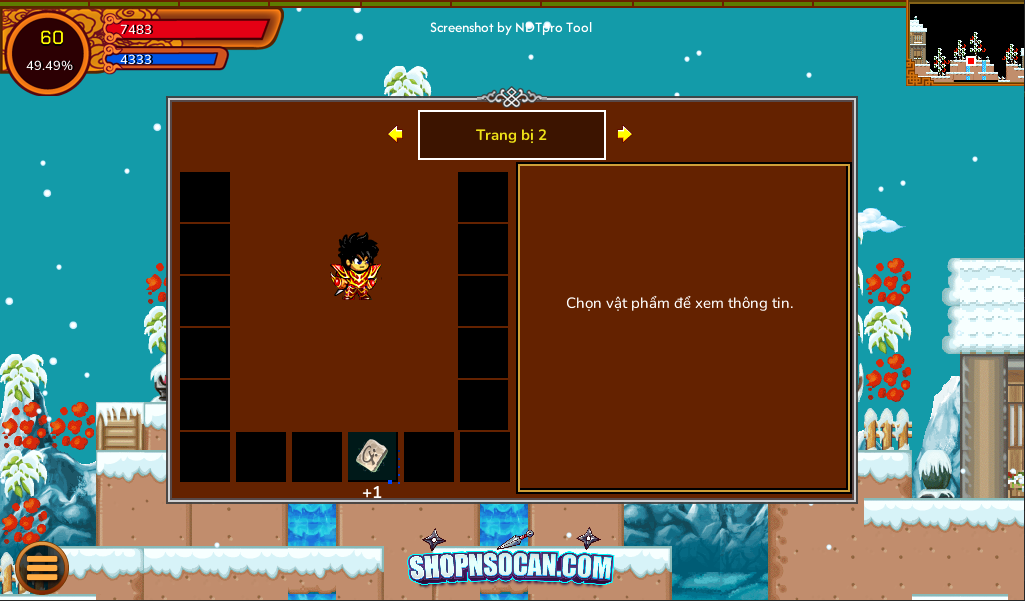Click the level 60 character badge
This screenshot has height=601, width=1025.
[x=49, y=51]
